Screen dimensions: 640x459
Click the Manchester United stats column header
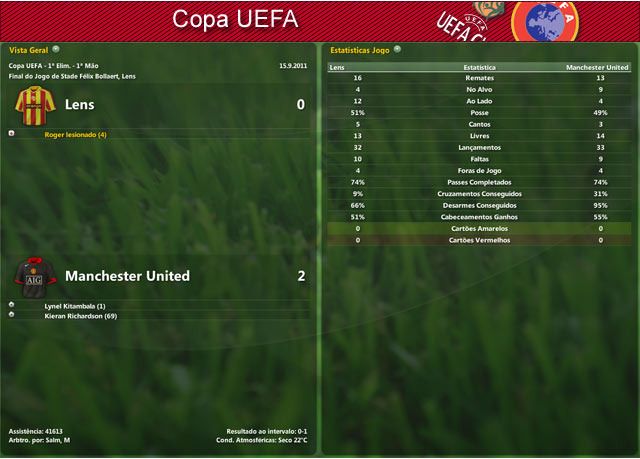(597, 67)
